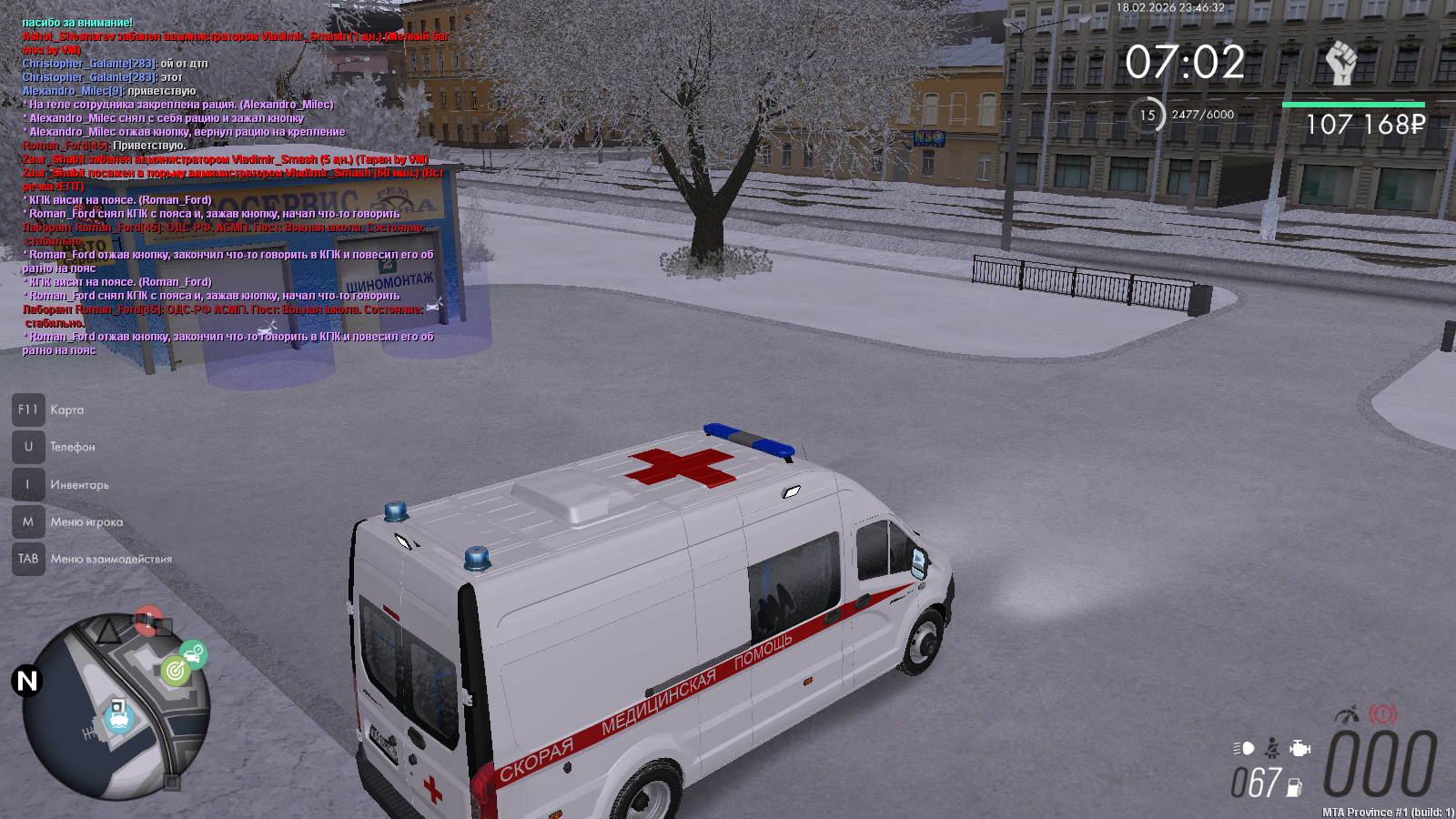This screenshot has width=1456, height=819.
Task: Click the fist weapon icon
Action: pyautogui.click(x=1340, y=64)
